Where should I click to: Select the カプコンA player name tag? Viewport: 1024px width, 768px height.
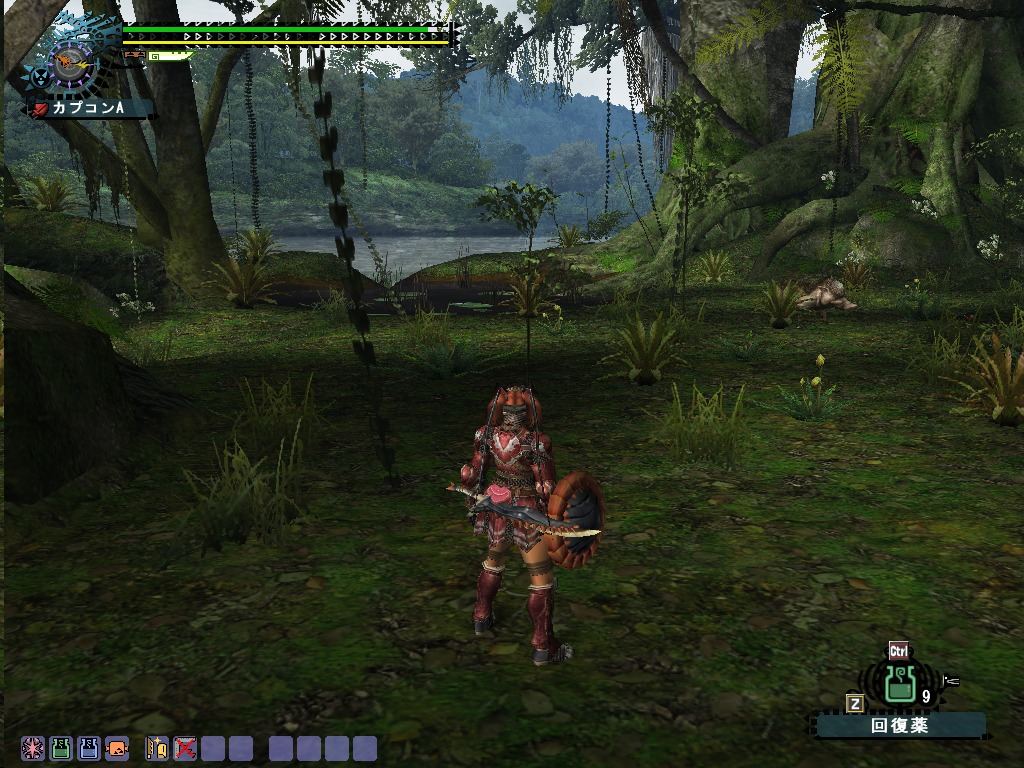[x=92, y=108]
